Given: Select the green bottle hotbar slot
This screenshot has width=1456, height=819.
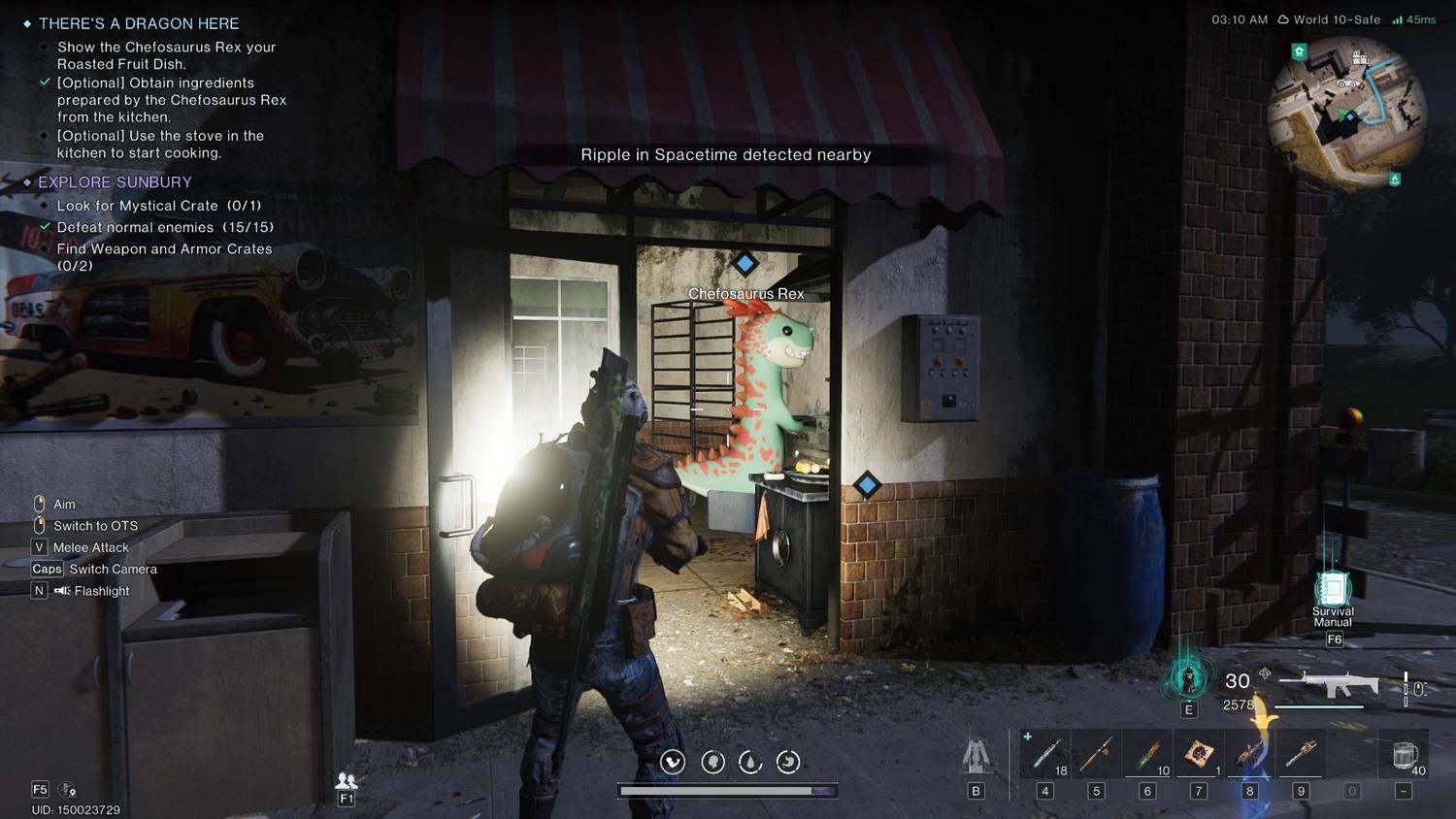Looking at the screenshot, I should (1147, 754).
